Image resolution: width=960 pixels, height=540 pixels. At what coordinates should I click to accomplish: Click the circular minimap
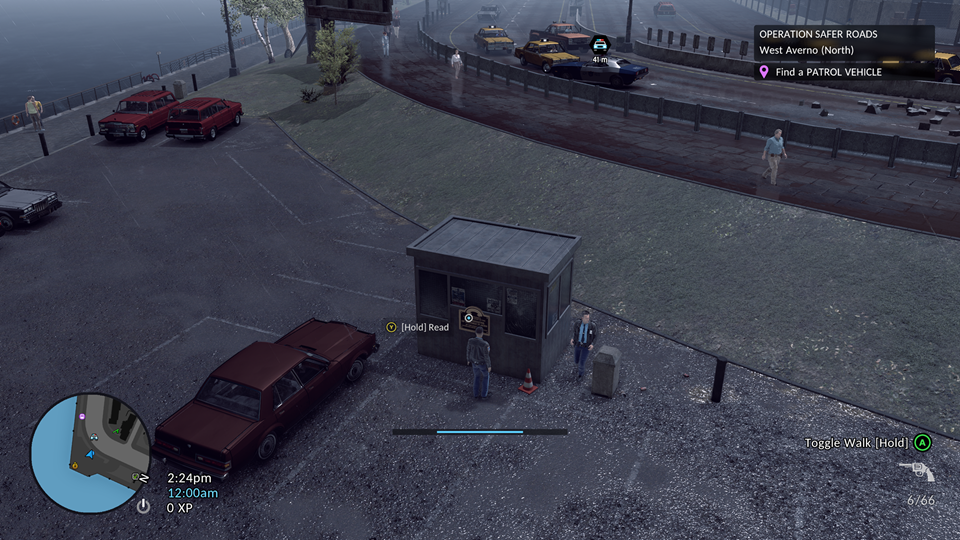coord(90,452)
